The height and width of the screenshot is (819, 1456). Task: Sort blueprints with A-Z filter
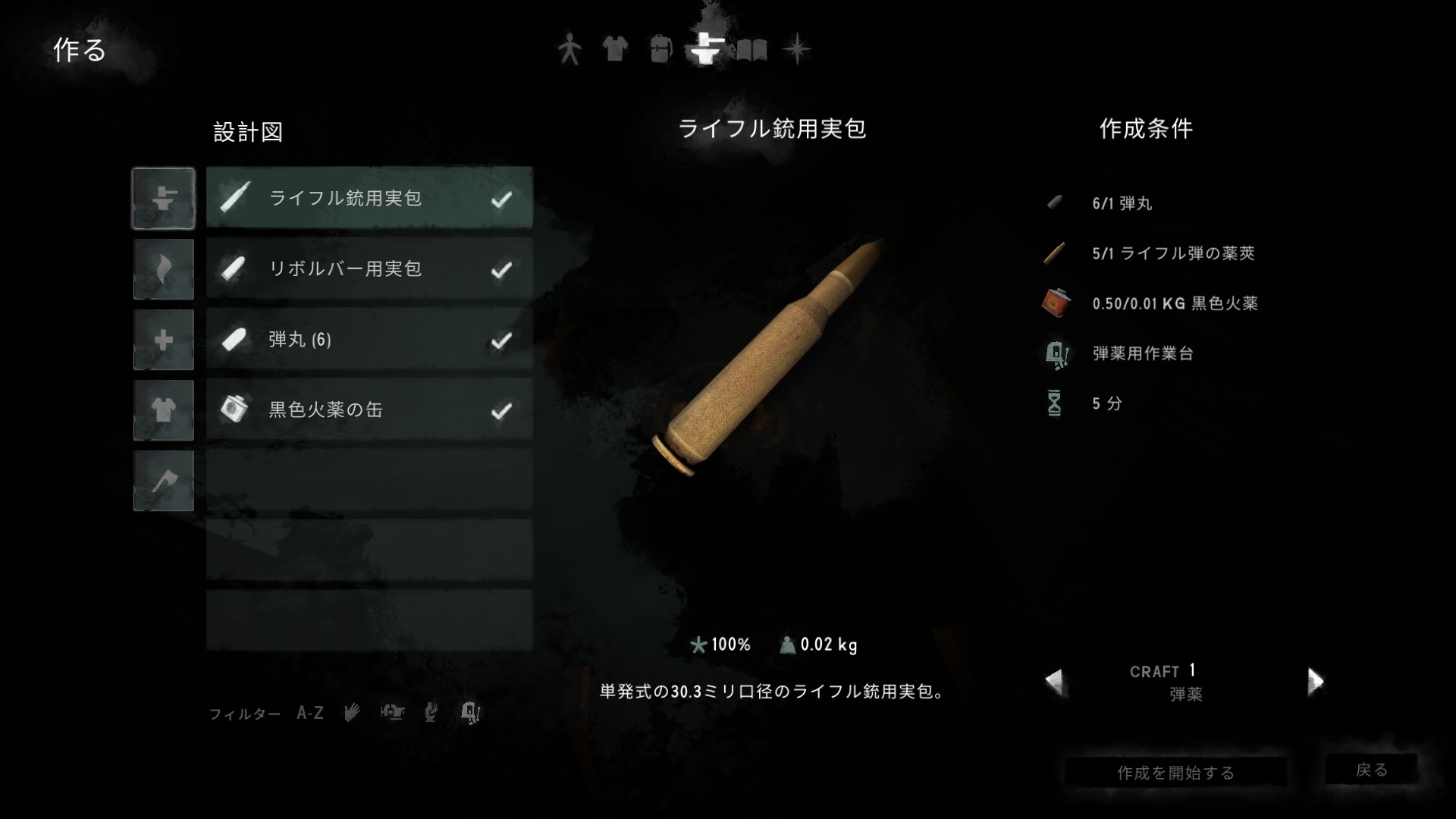310,713
